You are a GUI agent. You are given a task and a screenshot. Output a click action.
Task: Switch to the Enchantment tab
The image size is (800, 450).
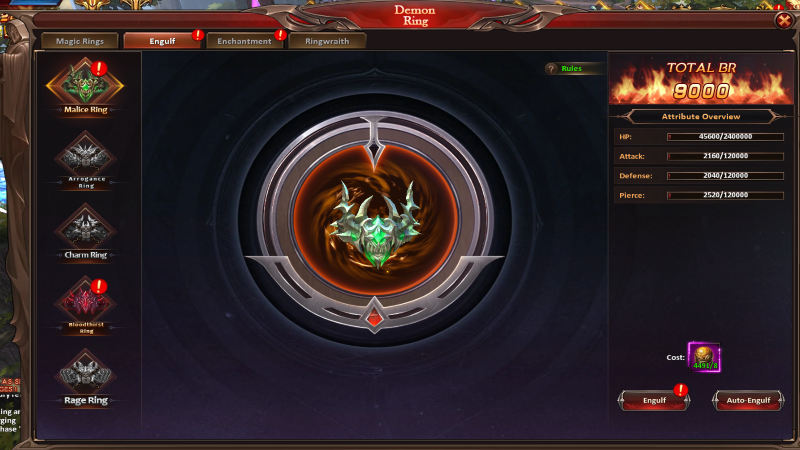[242, 41]
